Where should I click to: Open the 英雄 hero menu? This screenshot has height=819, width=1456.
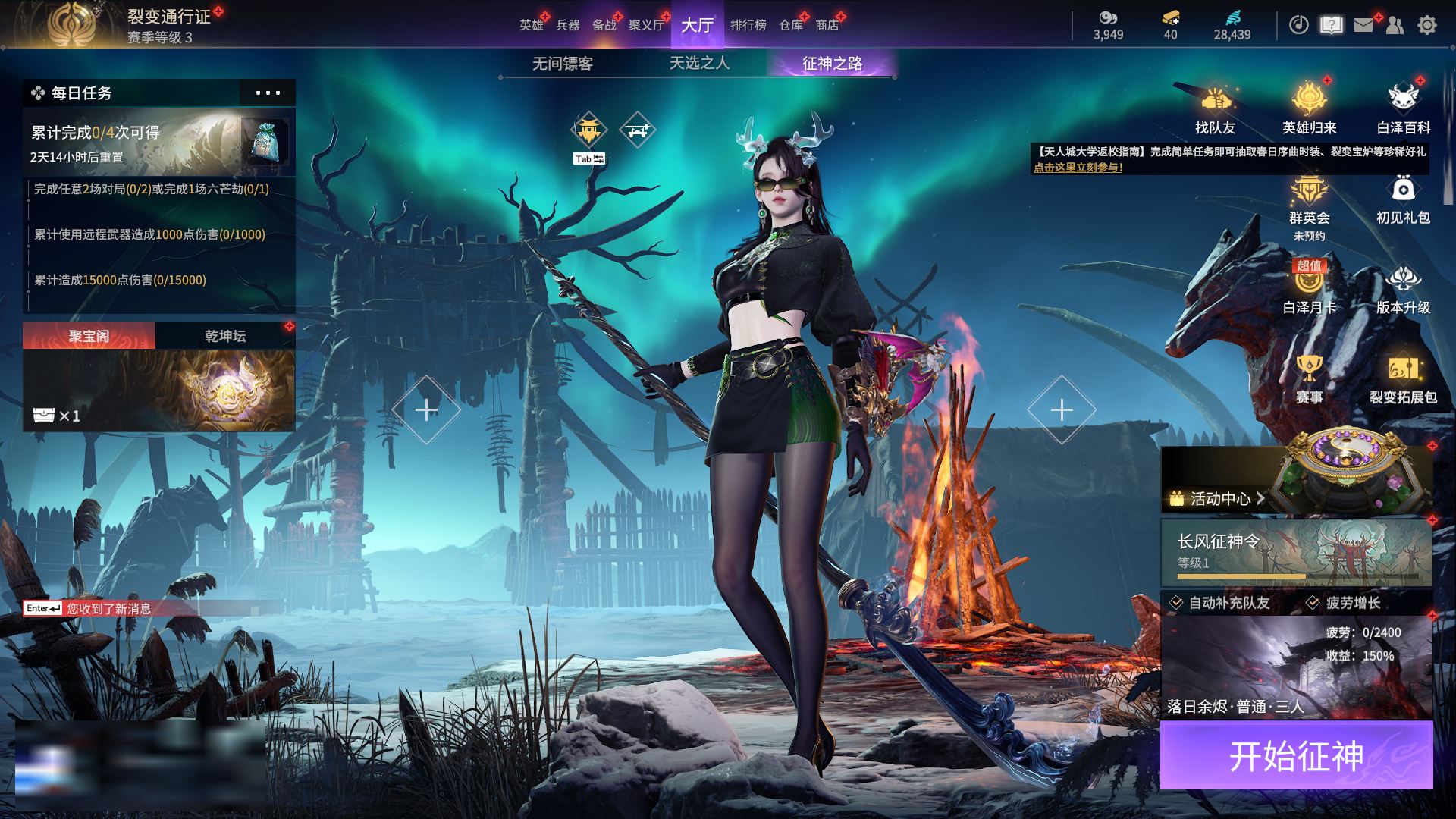tap(531, 25)
